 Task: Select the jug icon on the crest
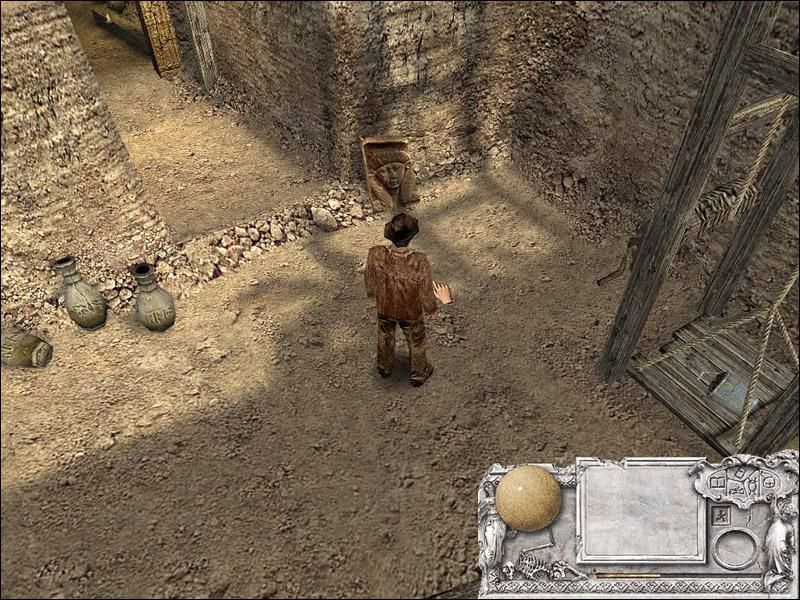[x=752, y=486]
